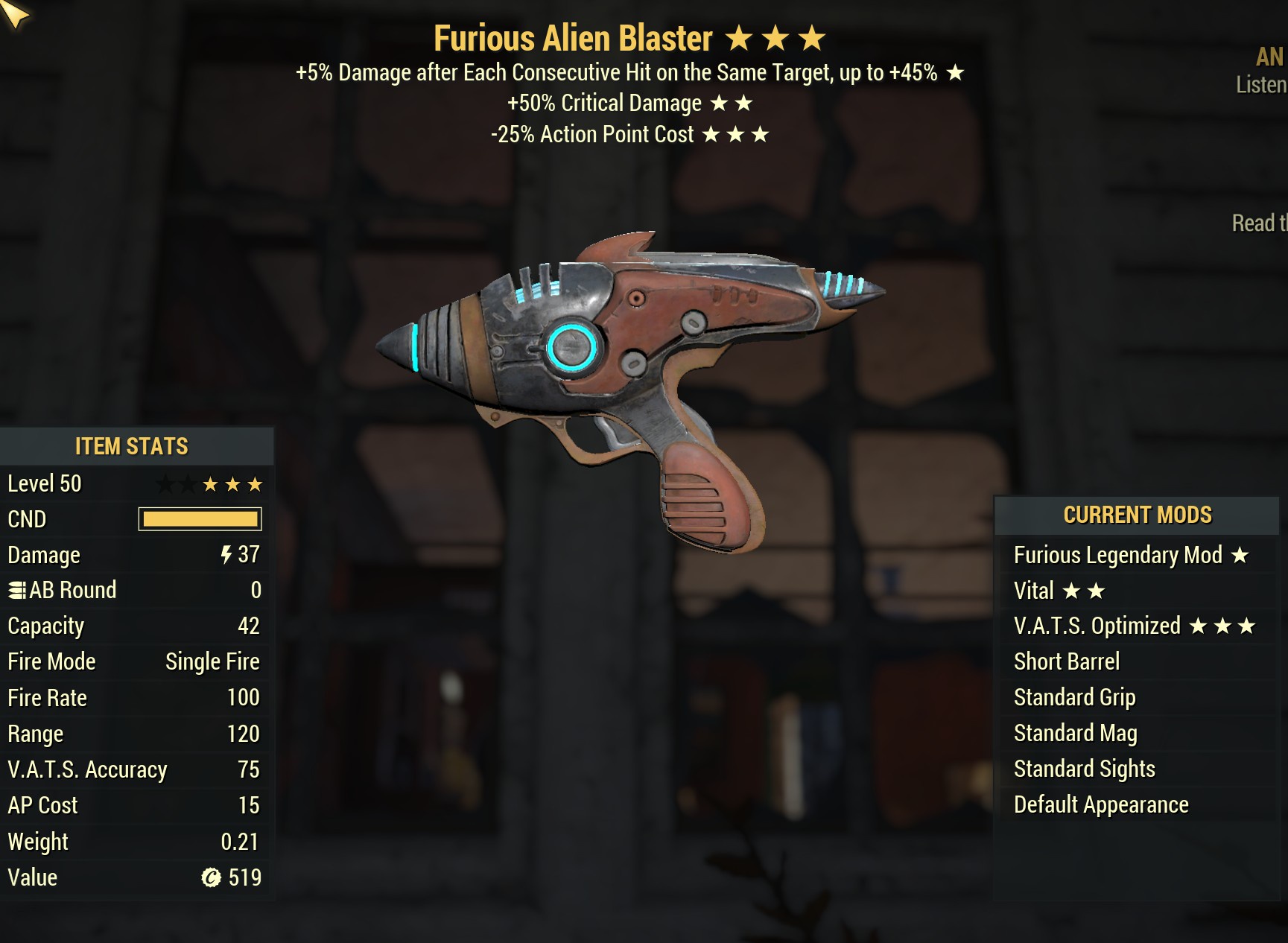Choose the Standard Mag mod row

coord(1075,733)
